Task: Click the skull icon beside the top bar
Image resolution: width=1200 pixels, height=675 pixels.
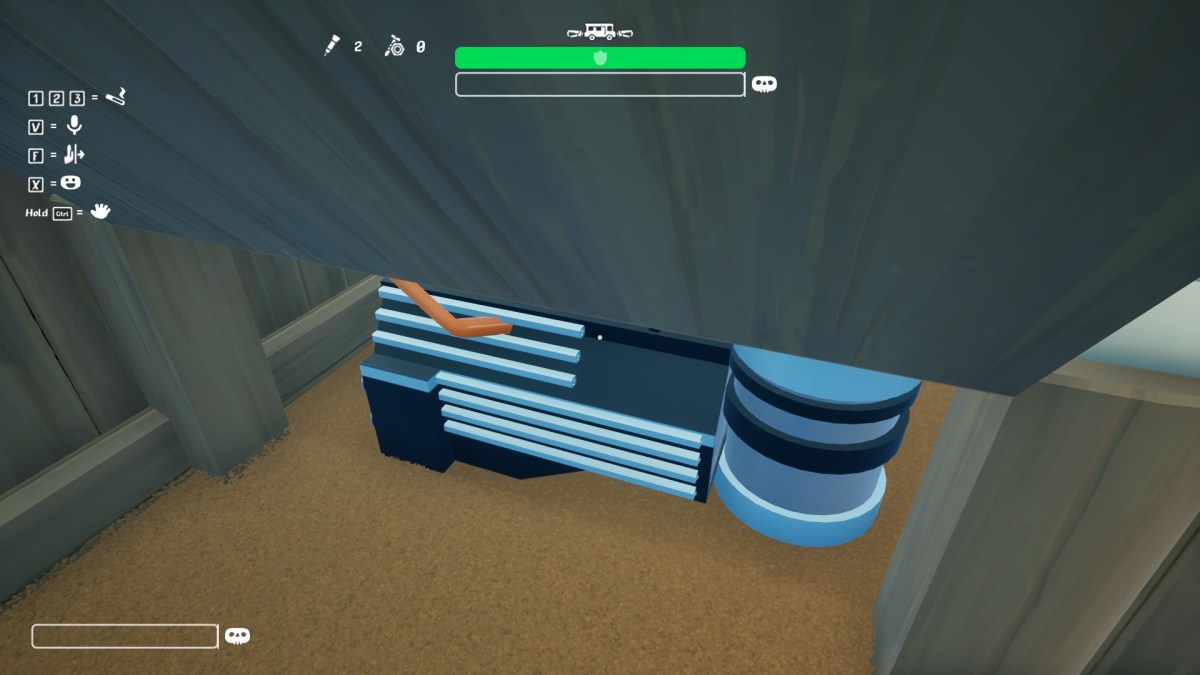Action: (x=764, y=85)
